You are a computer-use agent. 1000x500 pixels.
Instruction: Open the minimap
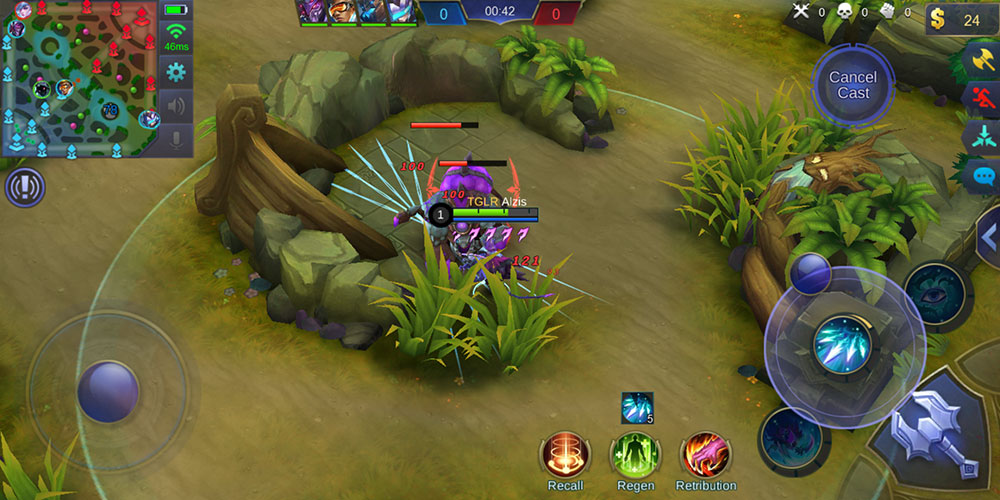coord(78,78)
